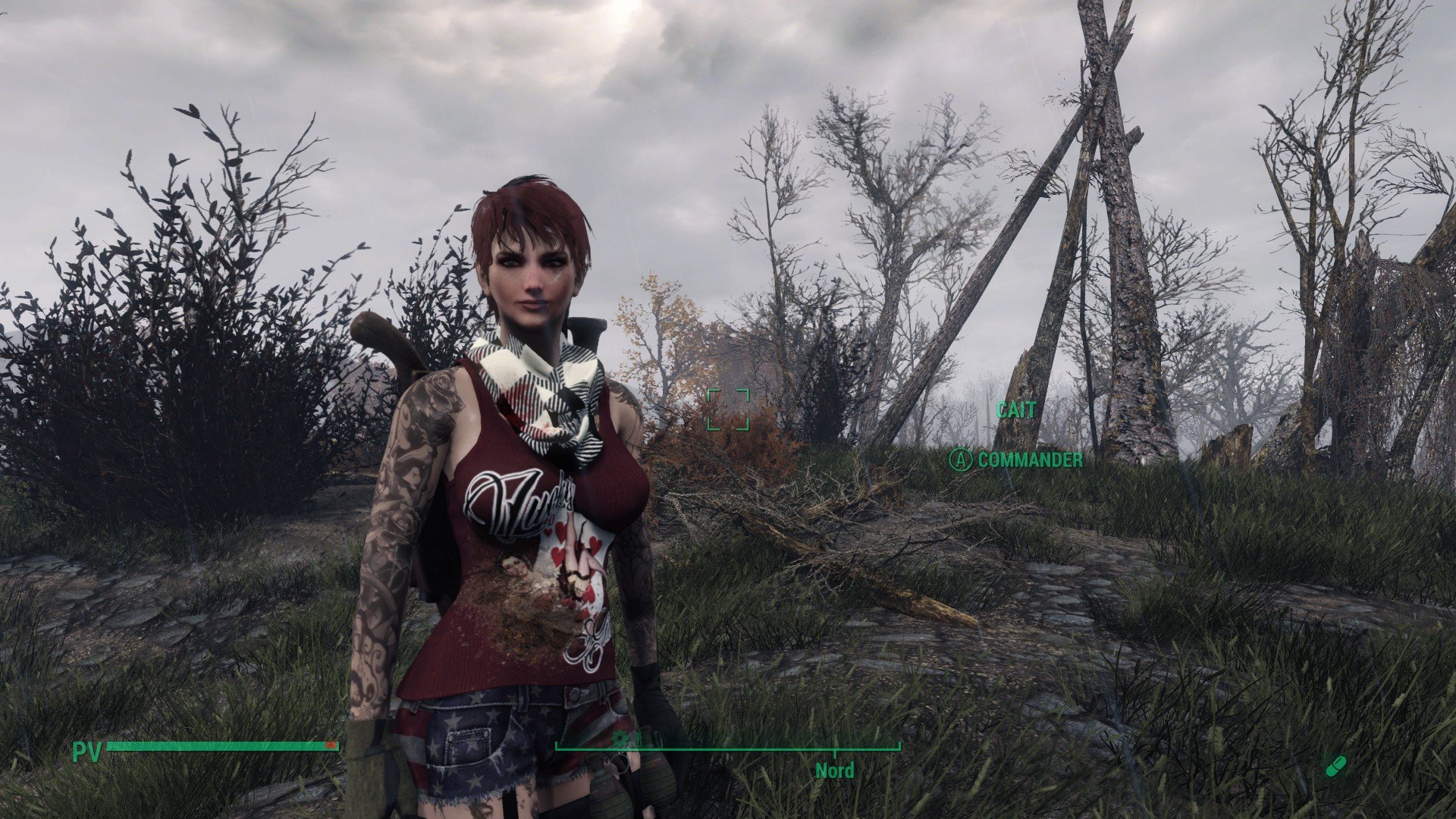Select the COMMANDER action label for Cait
The image size is (1456, 819).
(1029, 460)
